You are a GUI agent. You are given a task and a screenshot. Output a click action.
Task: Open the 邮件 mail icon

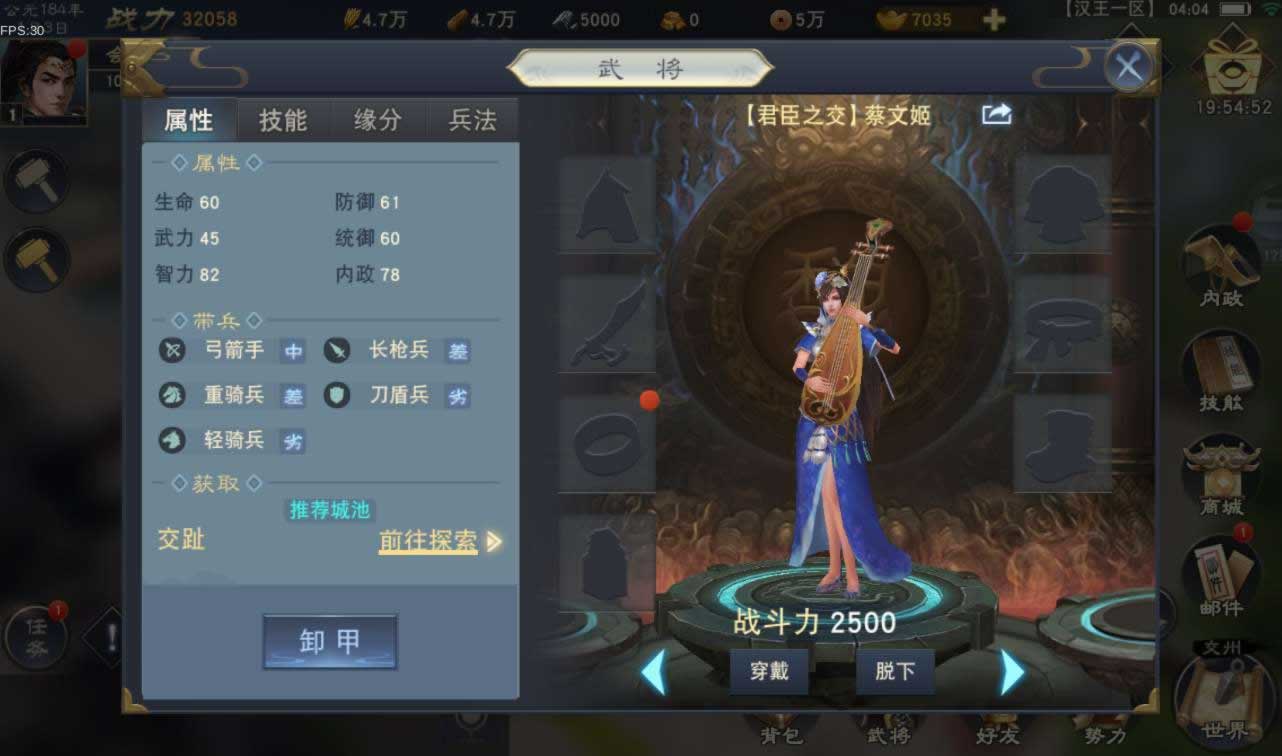[x=1221, y=576]
